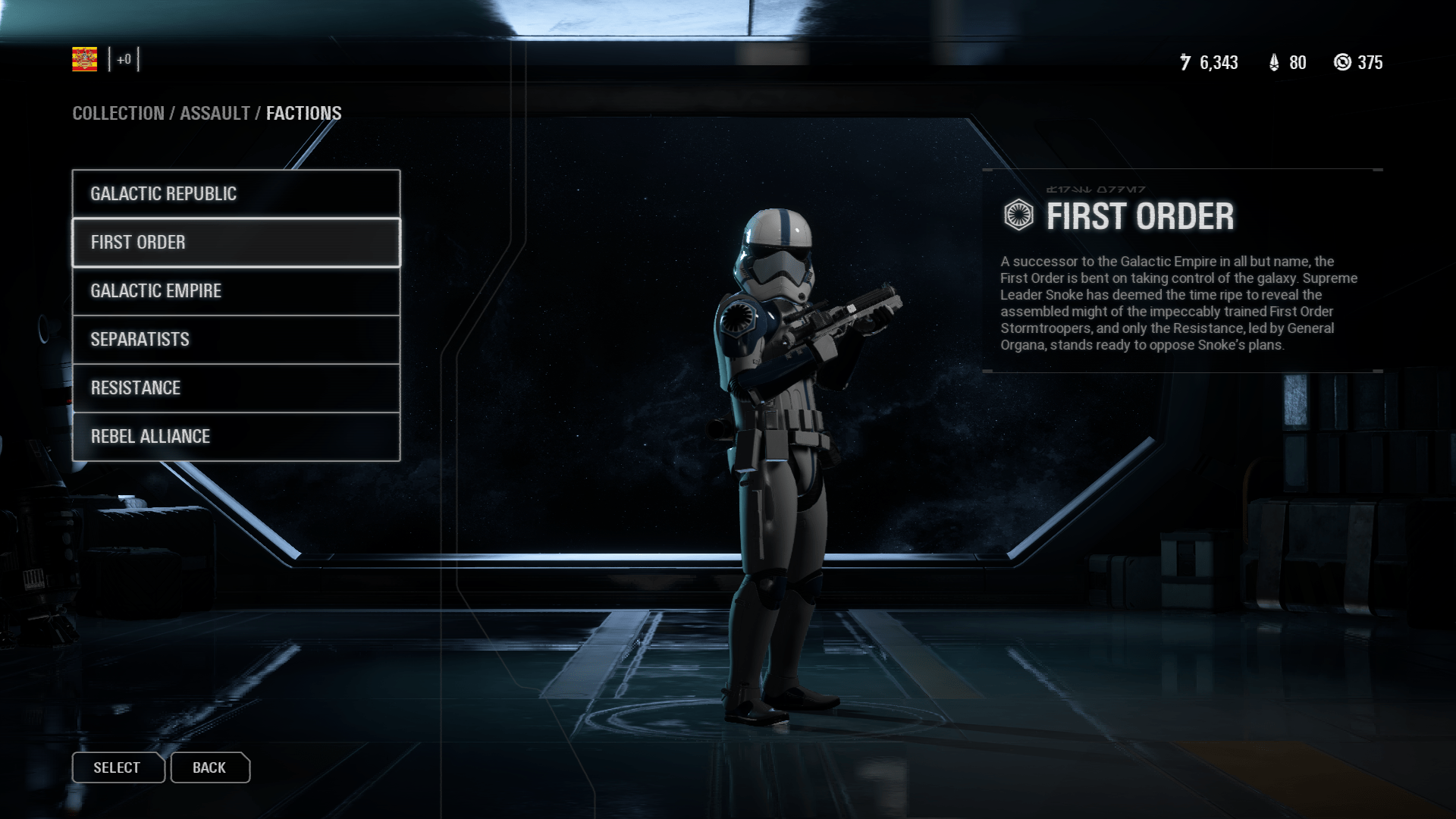Select the Galactic Republic faction
The image size is (1456, 819).
click(236, 193)
